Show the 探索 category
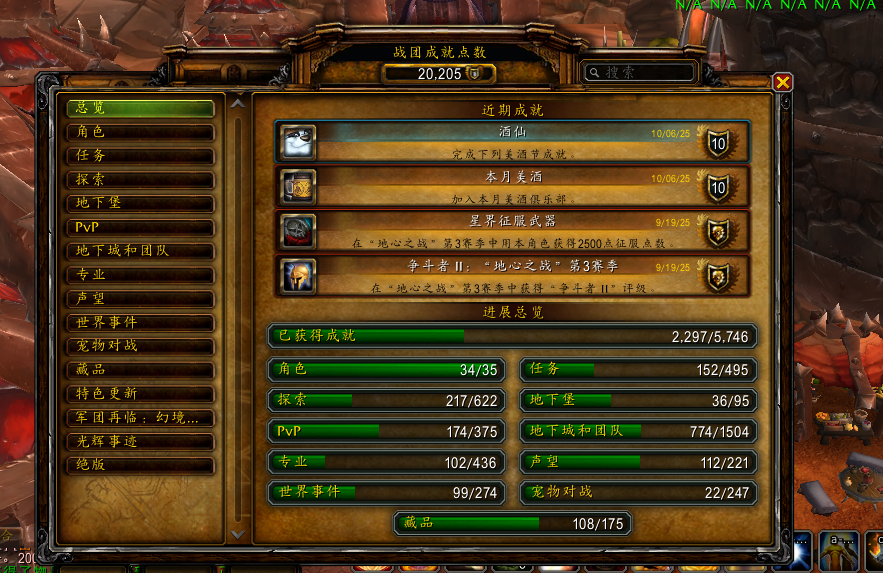Viewport: 883px width, 573px height. tap(140, 180)
